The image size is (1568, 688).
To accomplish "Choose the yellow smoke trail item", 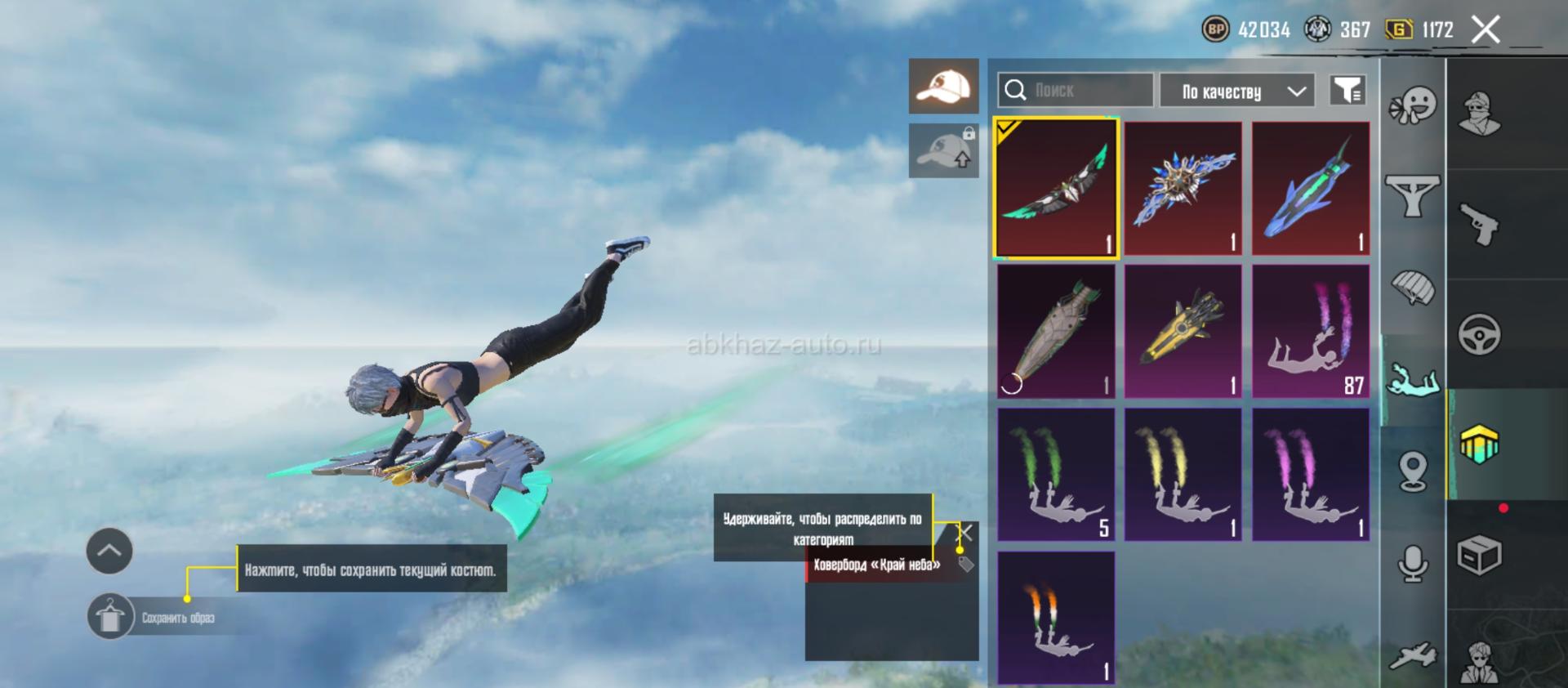I will click(1183, 475).
